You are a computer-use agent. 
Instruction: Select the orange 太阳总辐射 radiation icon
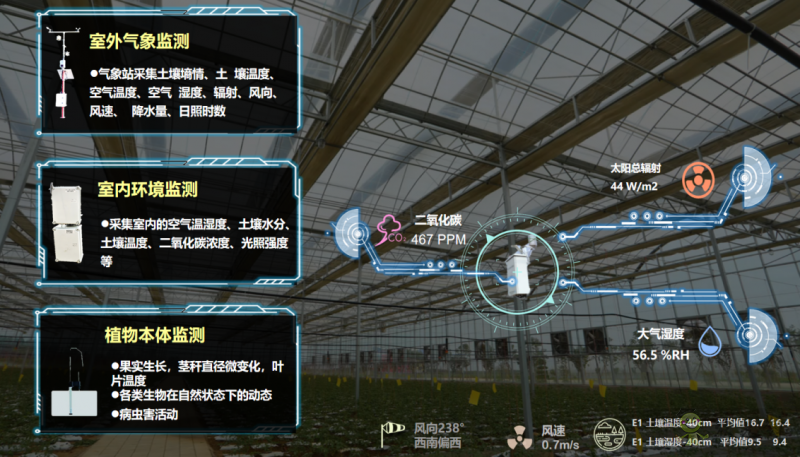click(x=696, y=180)
